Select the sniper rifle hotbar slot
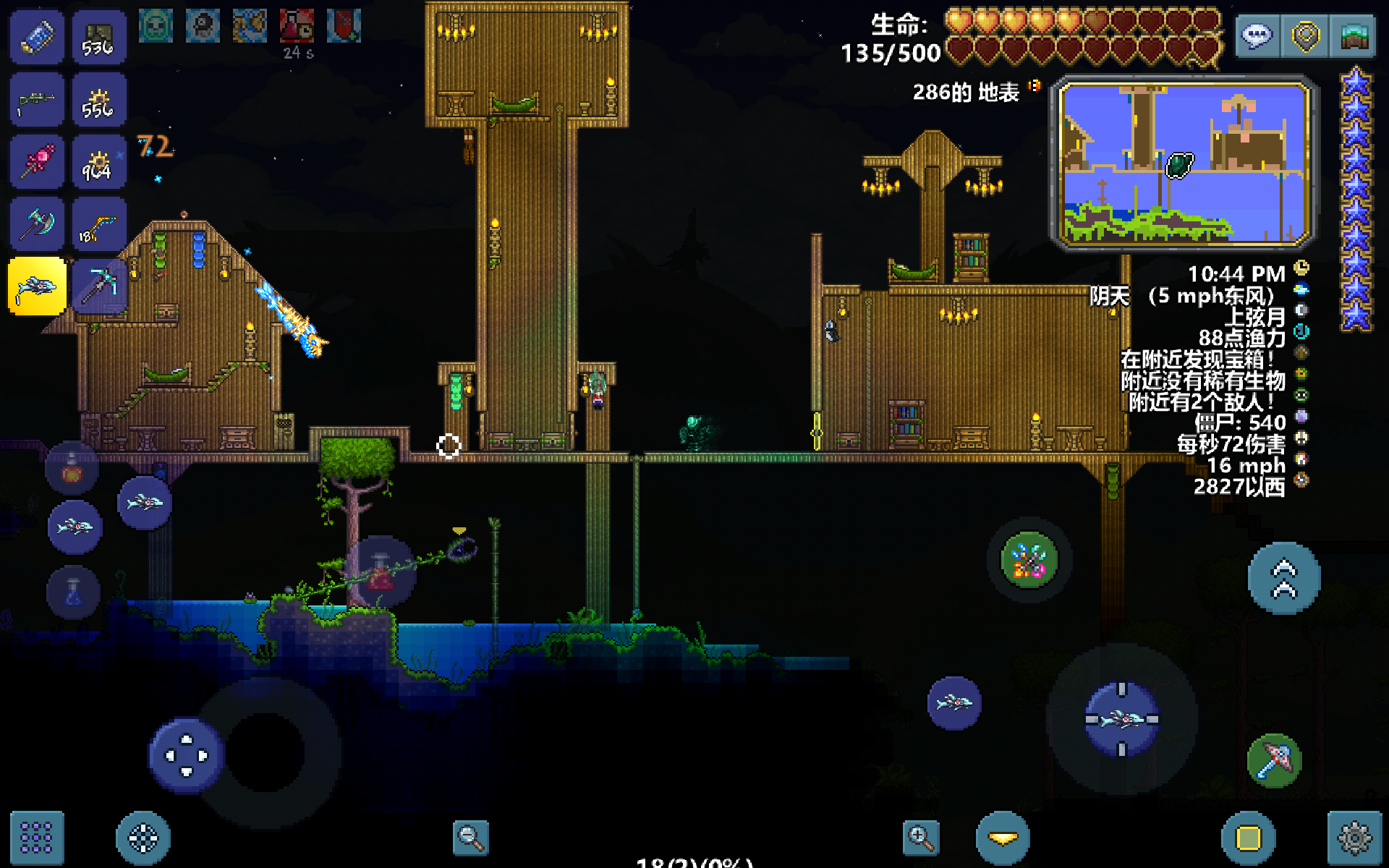 coord(36,101)
